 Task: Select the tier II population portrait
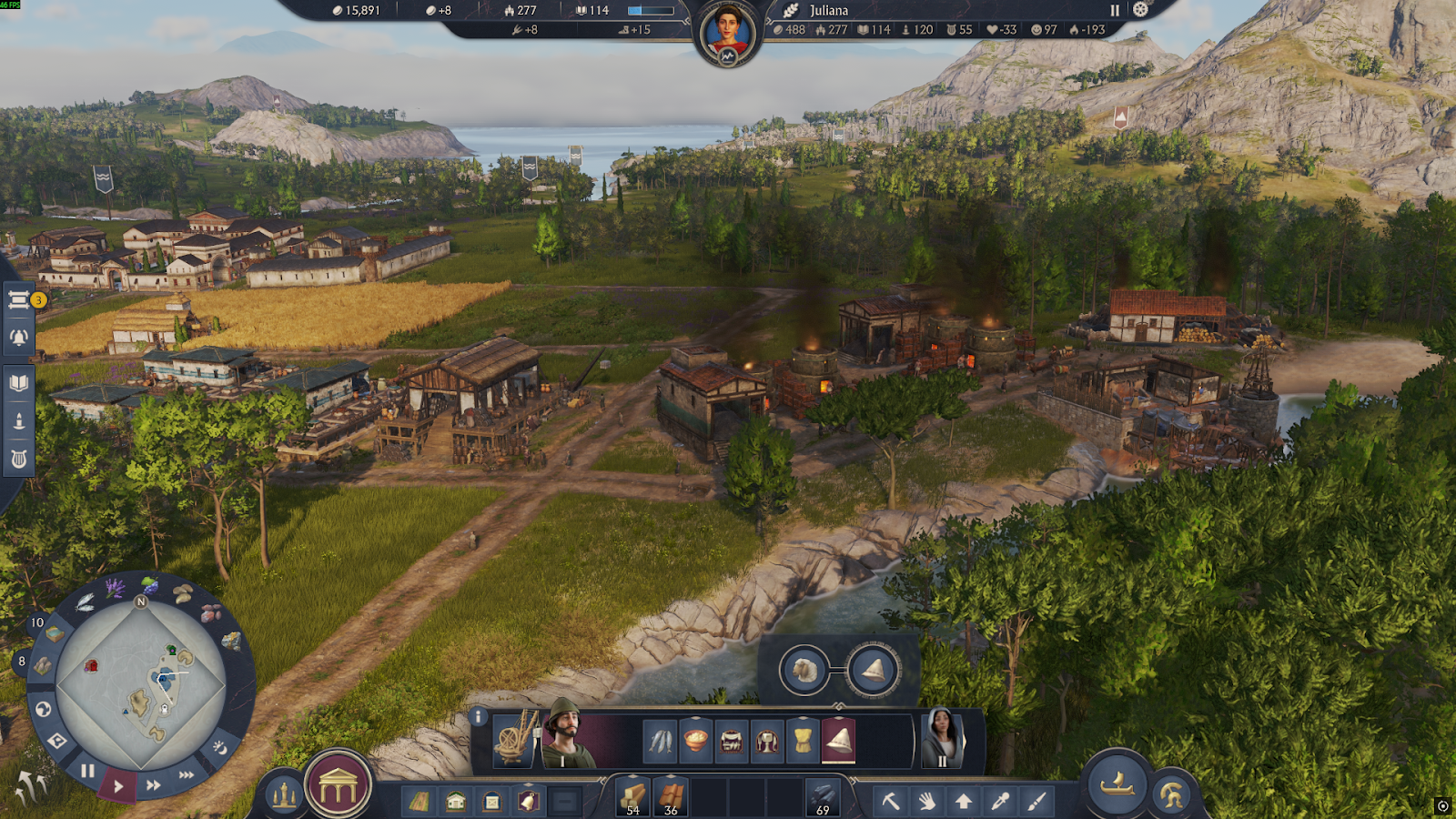pyautogui.click(x=942, y=735)
